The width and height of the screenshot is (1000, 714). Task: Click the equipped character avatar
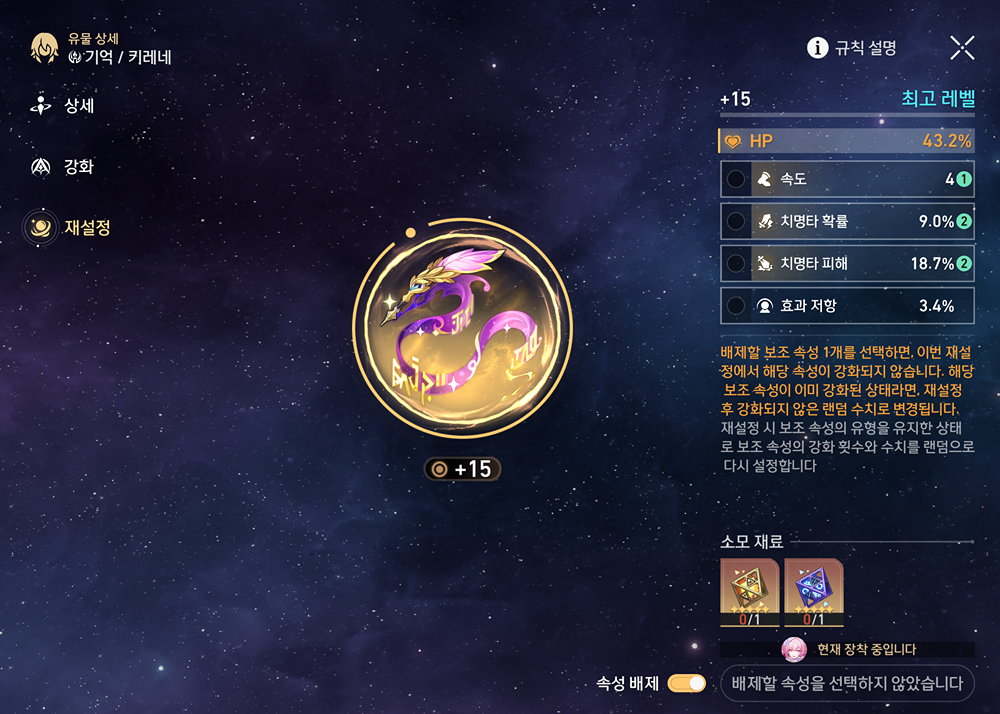pos(795,649)
